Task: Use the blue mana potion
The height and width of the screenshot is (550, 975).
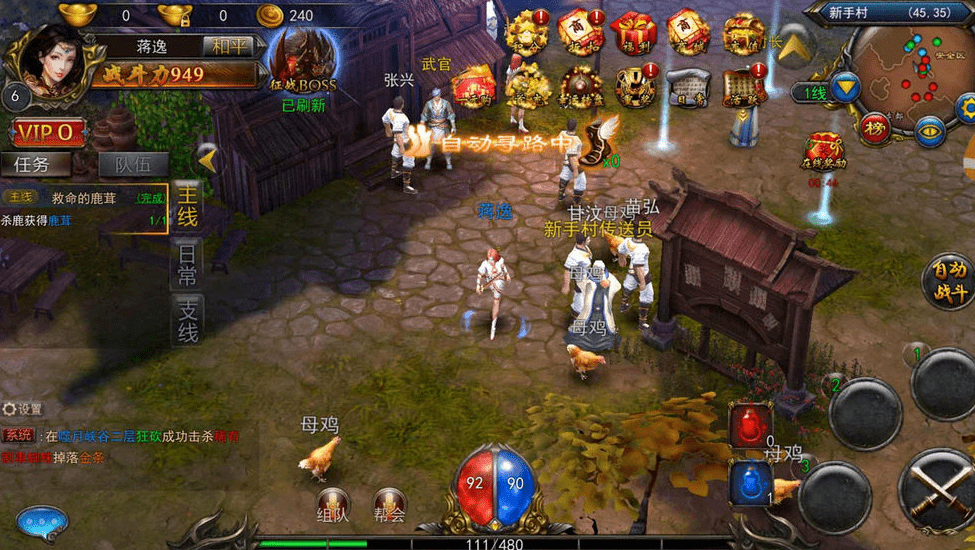Action: click(750, 481)
